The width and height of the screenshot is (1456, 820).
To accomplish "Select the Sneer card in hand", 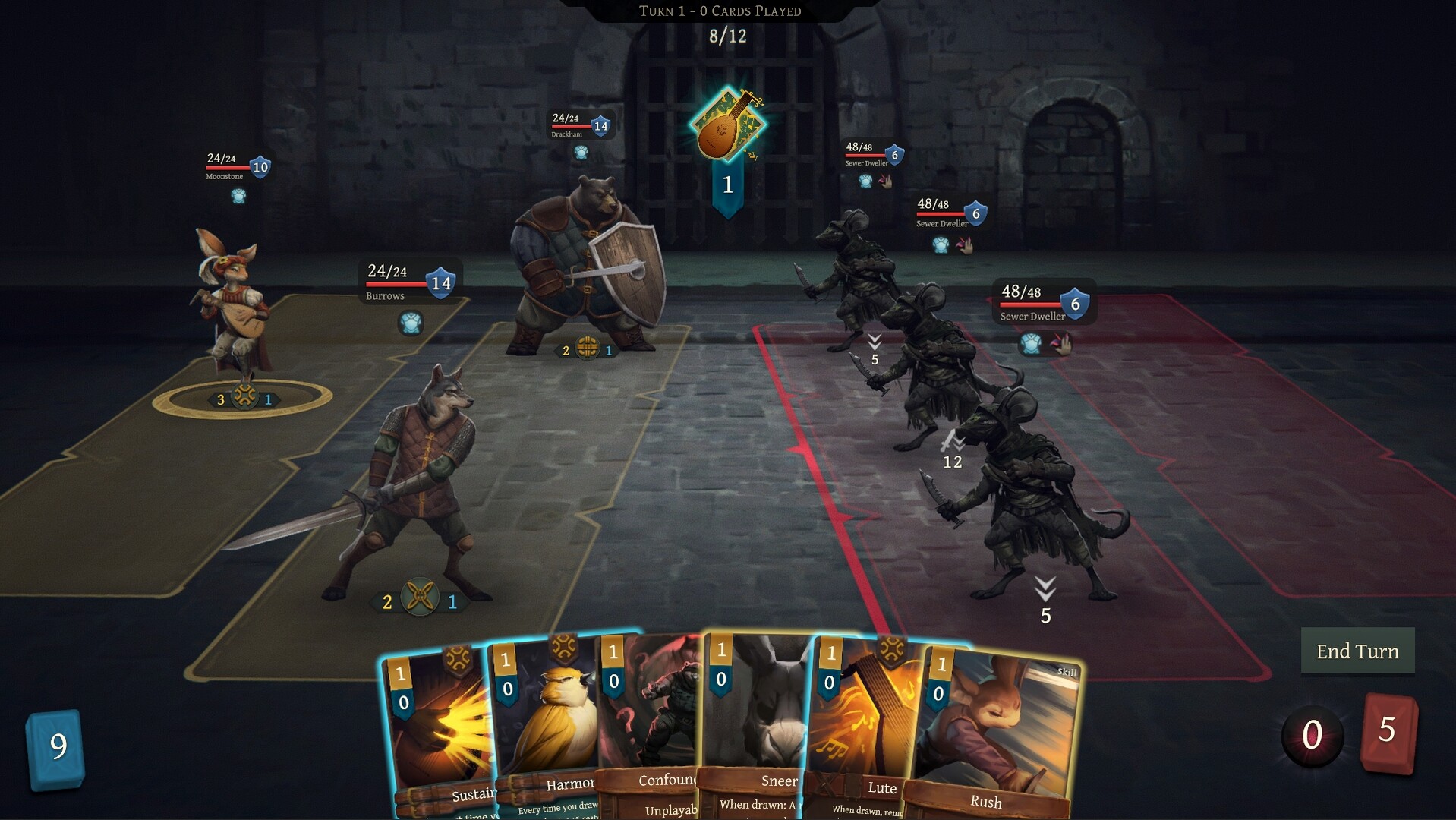I will (x=755, y=721).
